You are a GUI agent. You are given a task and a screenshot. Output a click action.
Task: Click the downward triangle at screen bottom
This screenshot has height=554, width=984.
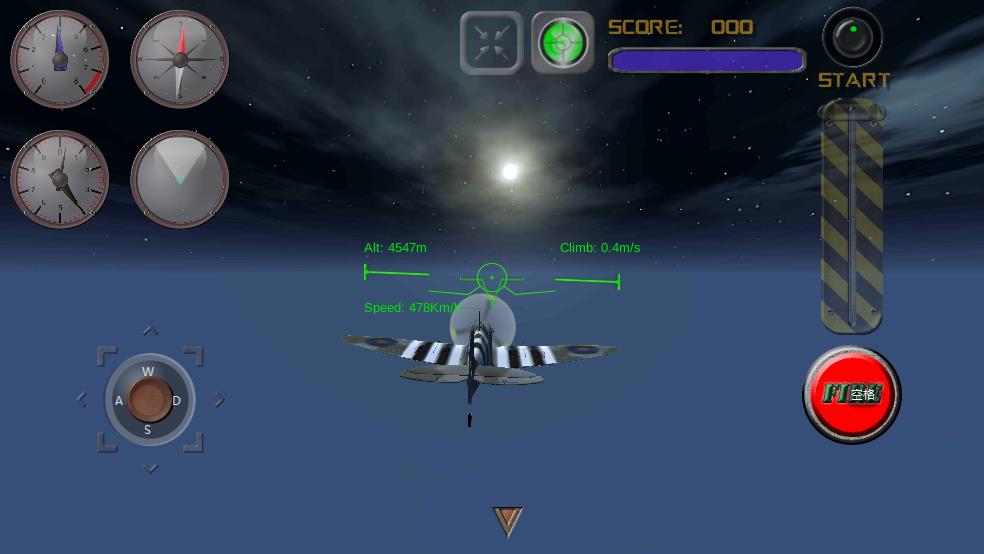click(x=508, y=520)
